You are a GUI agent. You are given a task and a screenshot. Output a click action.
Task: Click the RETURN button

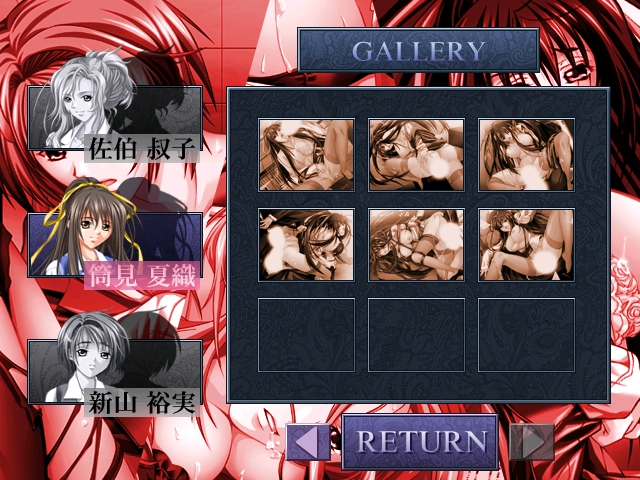420,441
